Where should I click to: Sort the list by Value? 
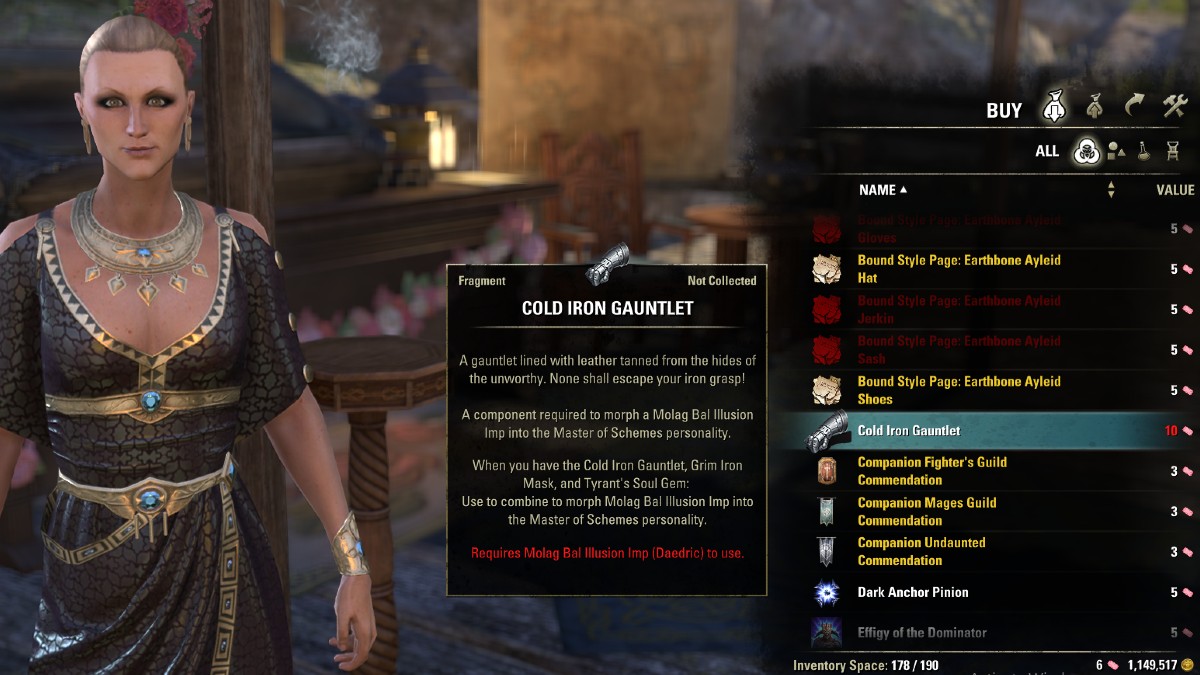pyautogui.click(x=1175, y=190)
